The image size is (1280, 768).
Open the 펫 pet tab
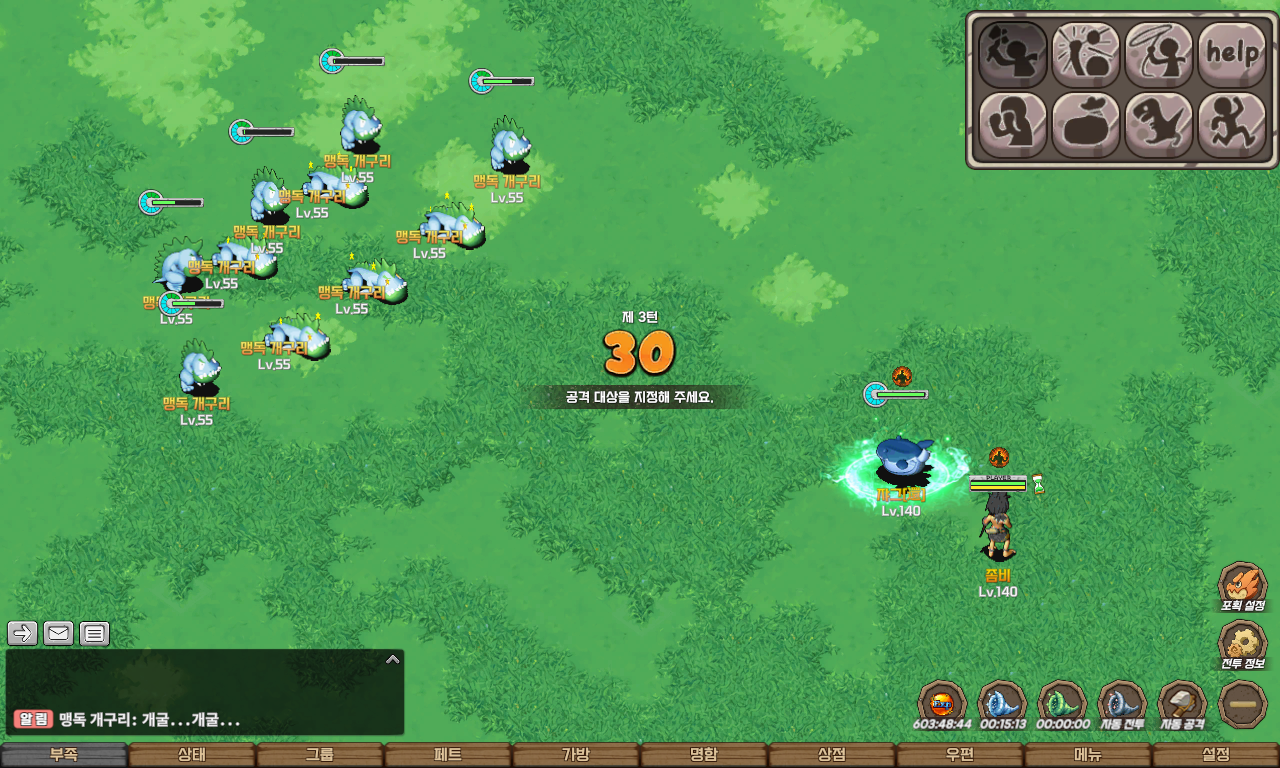[x=448, y=755]
